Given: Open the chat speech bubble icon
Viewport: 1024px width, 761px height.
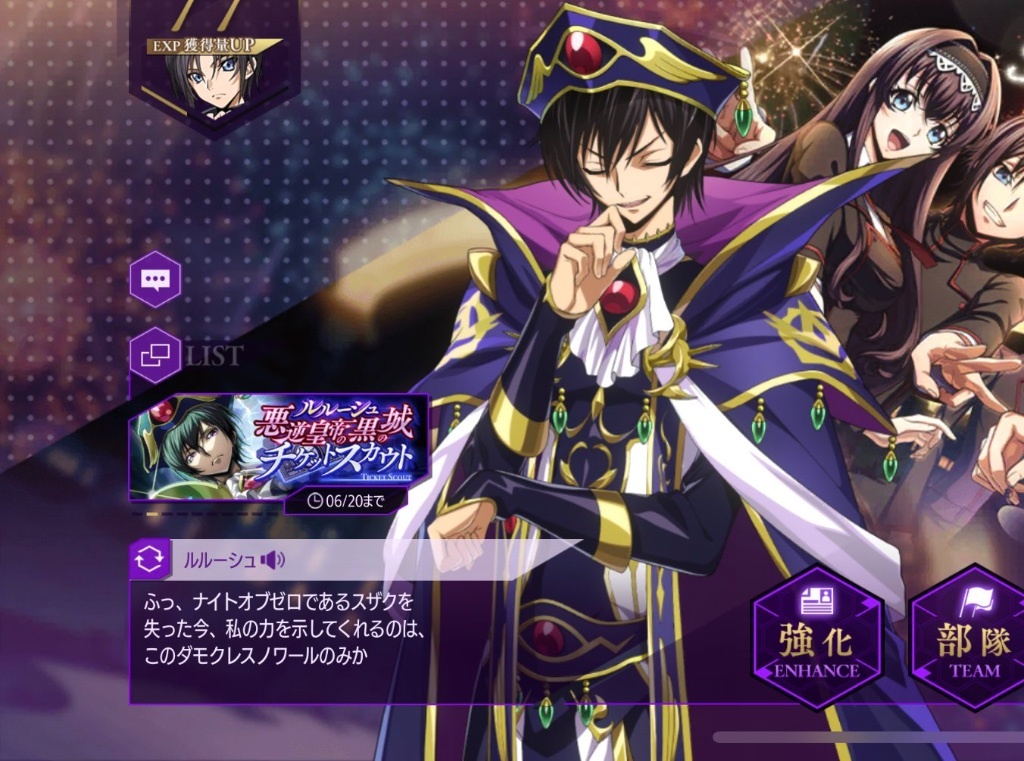Looking at the screenshot, I should [155, 279].
